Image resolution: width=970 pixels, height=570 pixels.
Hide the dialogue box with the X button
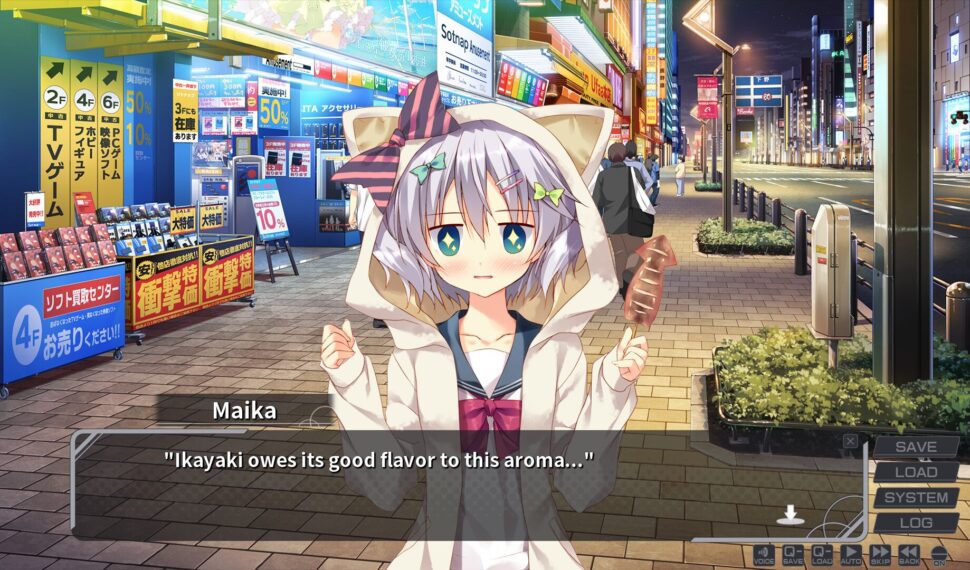coord(850,441)
